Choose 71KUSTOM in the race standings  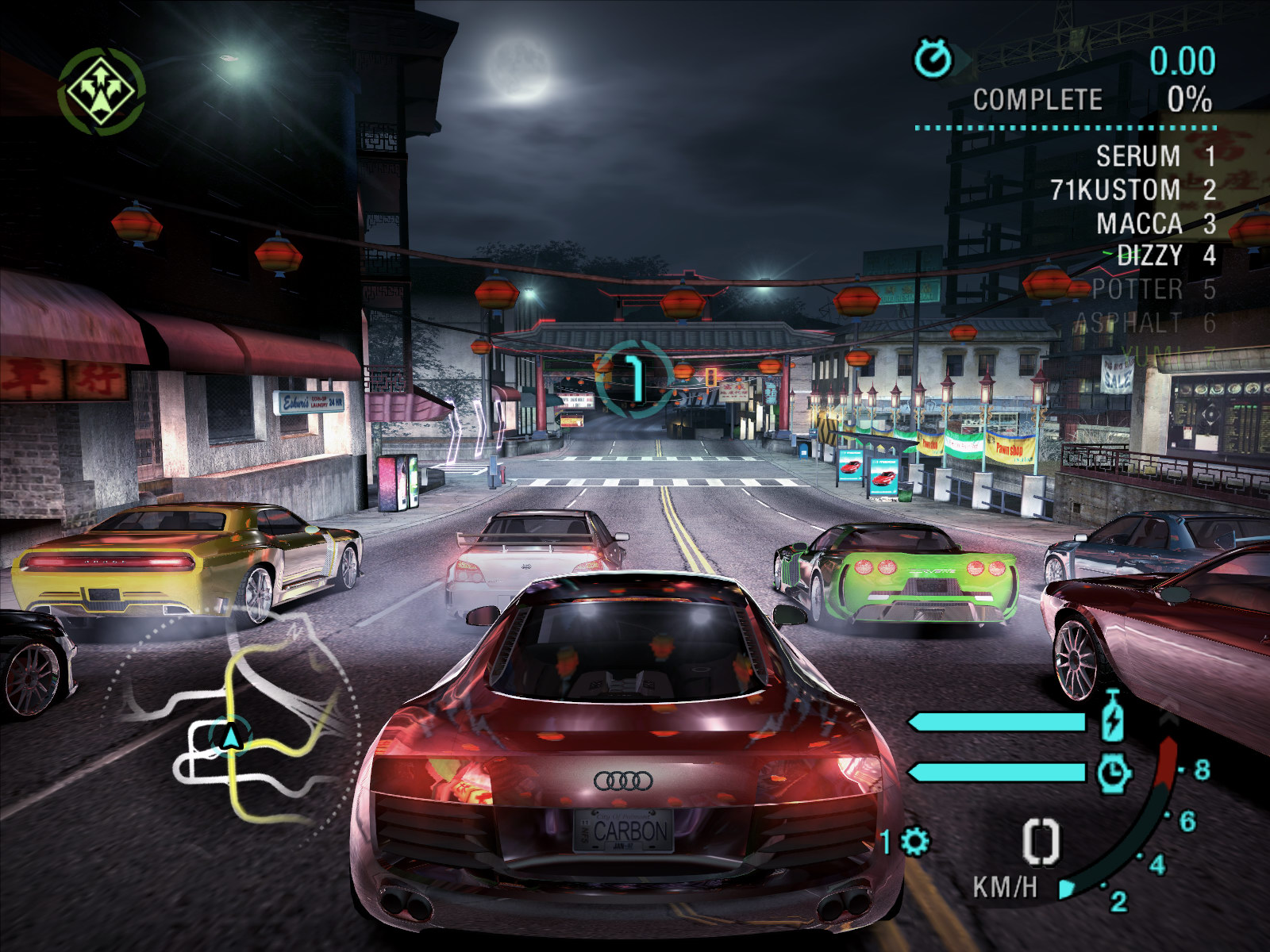coord(1114,190)
